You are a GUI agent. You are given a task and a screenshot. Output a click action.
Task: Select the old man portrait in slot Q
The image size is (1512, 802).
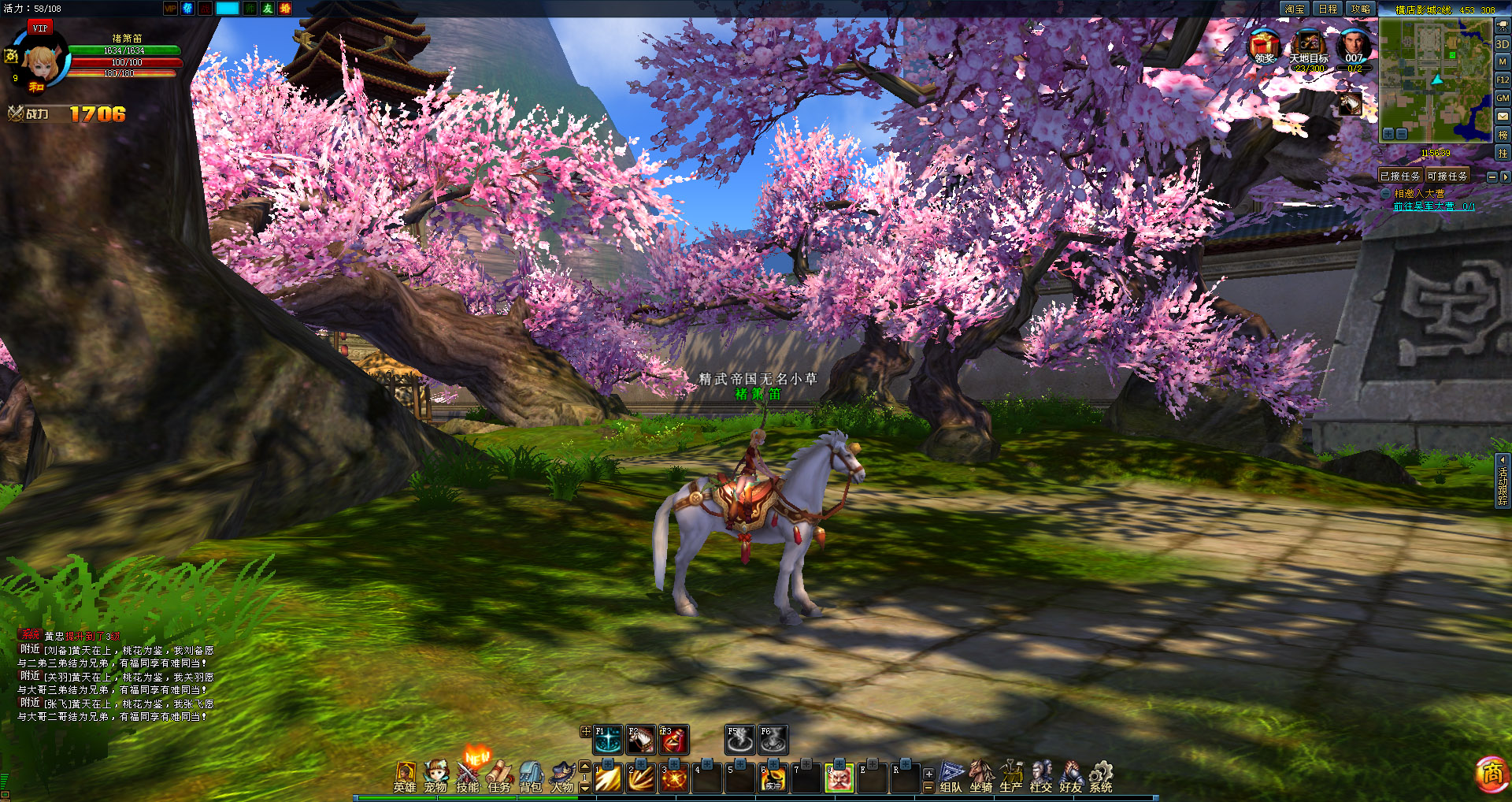839,778
